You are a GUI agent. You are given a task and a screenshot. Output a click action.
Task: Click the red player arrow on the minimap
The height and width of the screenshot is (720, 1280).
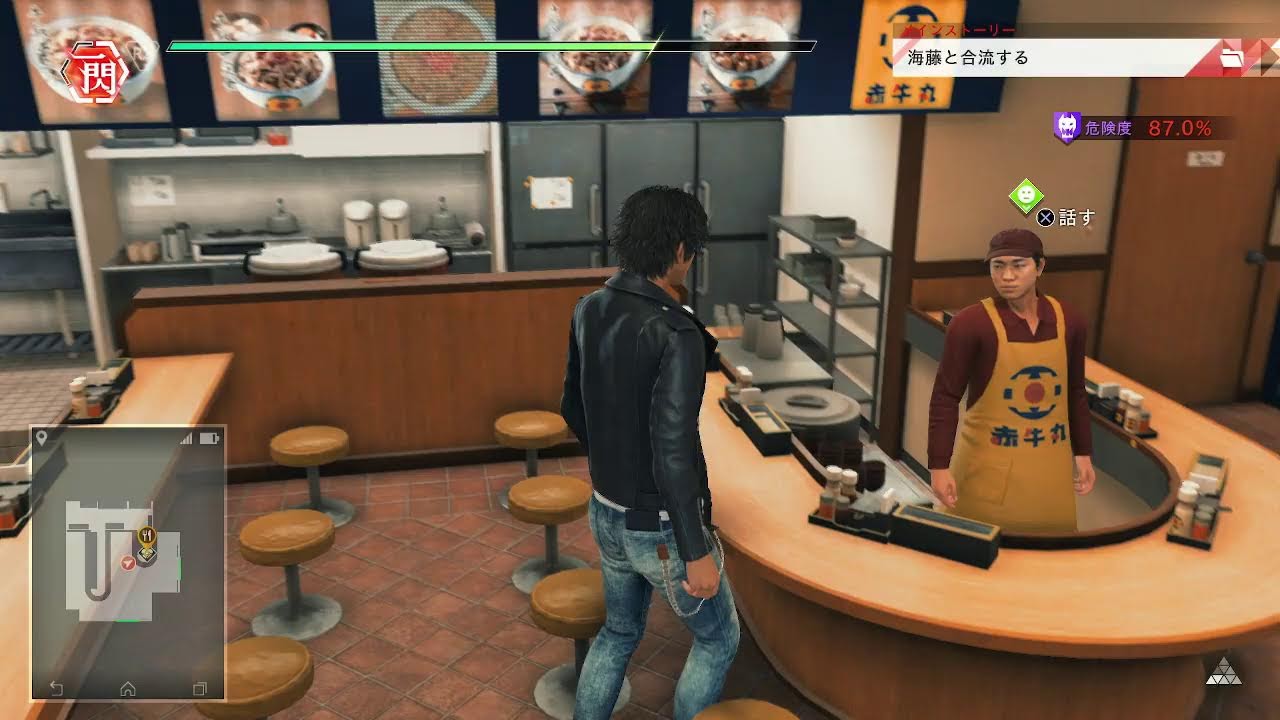(128, 565)
